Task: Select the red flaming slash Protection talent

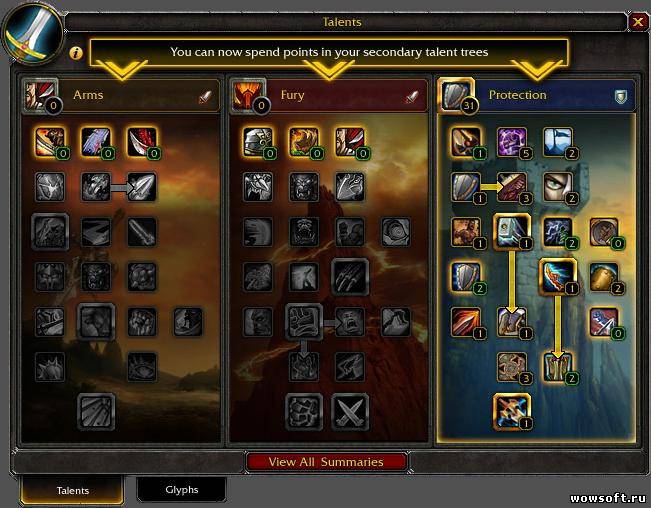Action: pos(465,321)
